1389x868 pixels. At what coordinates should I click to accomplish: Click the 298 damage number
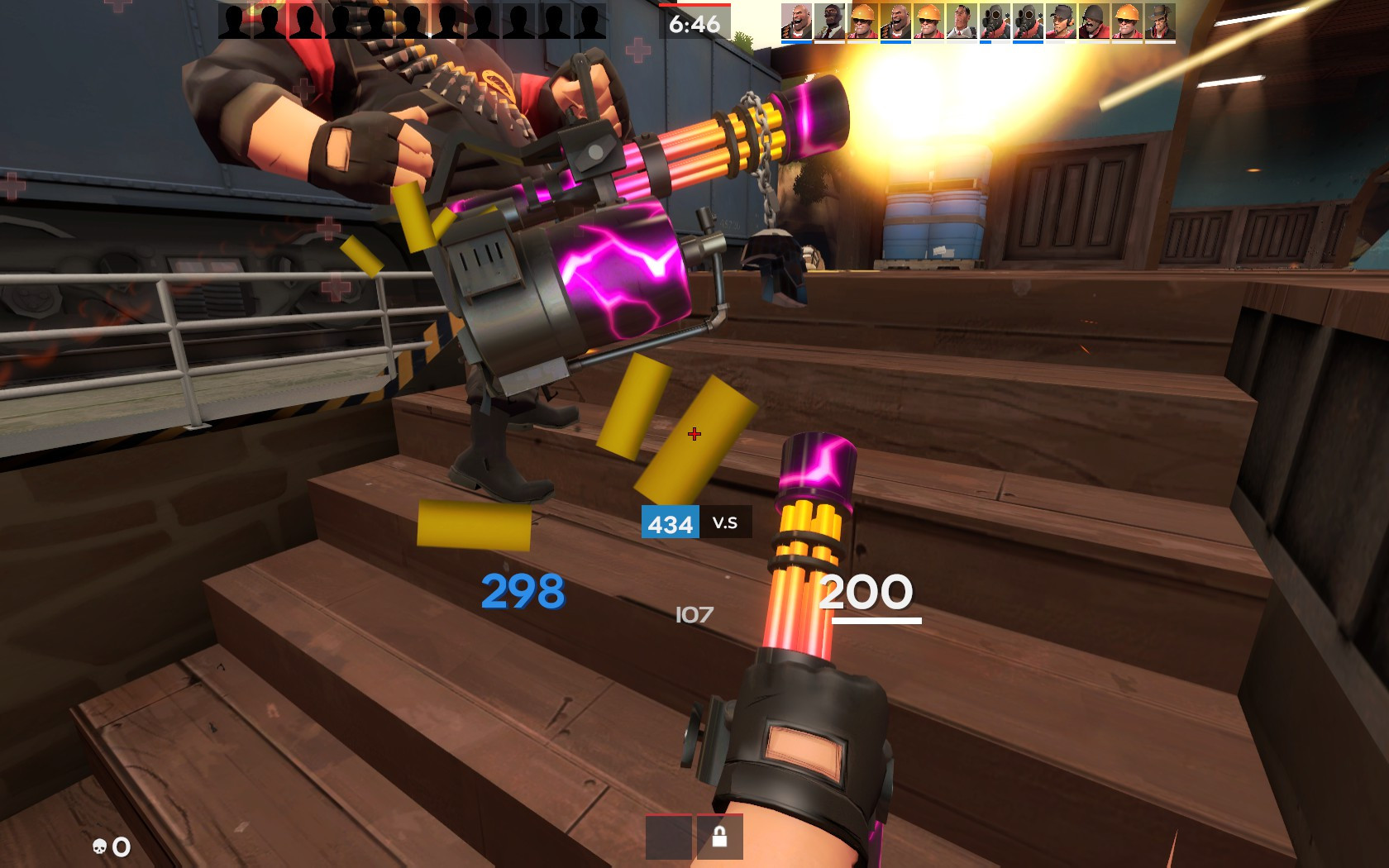point(521,592)
